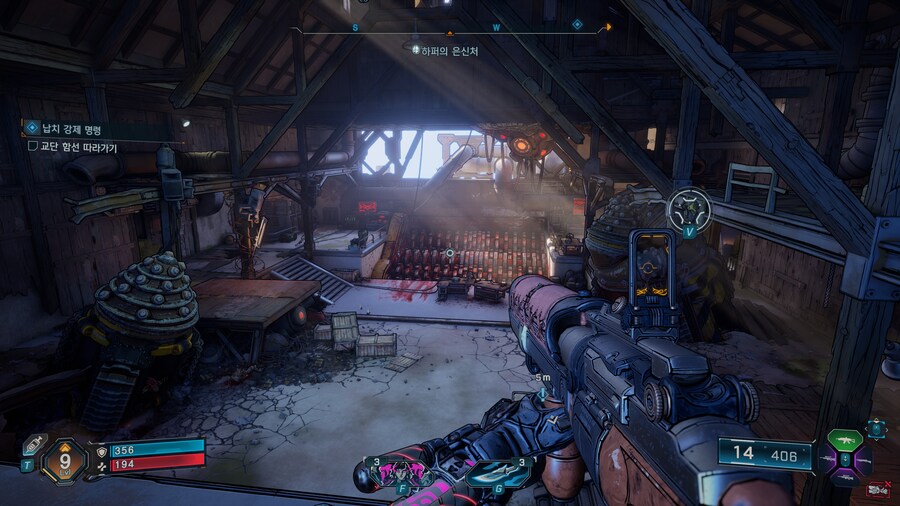Click the diamond quest marker on the compass
Image resolution: width=900 pixels, height=506 pixels.
[x=577, y=24]
